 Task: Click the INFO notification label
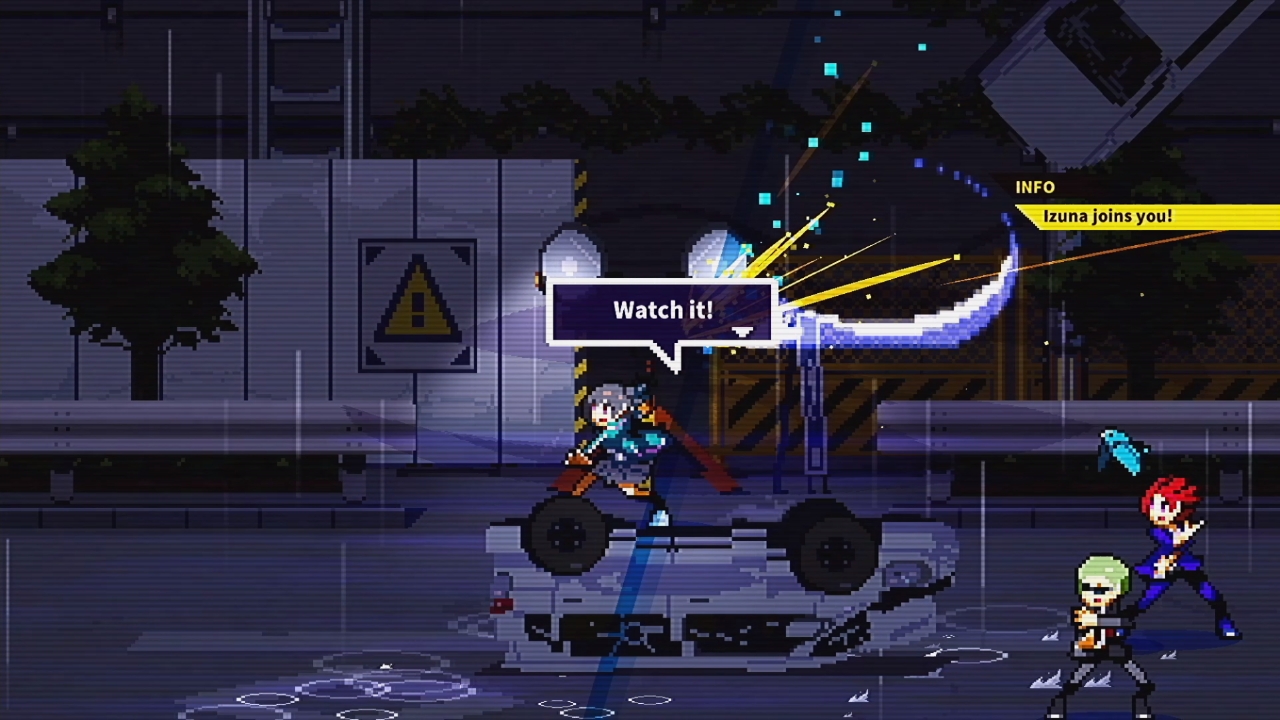click(x=1036, y=187)
